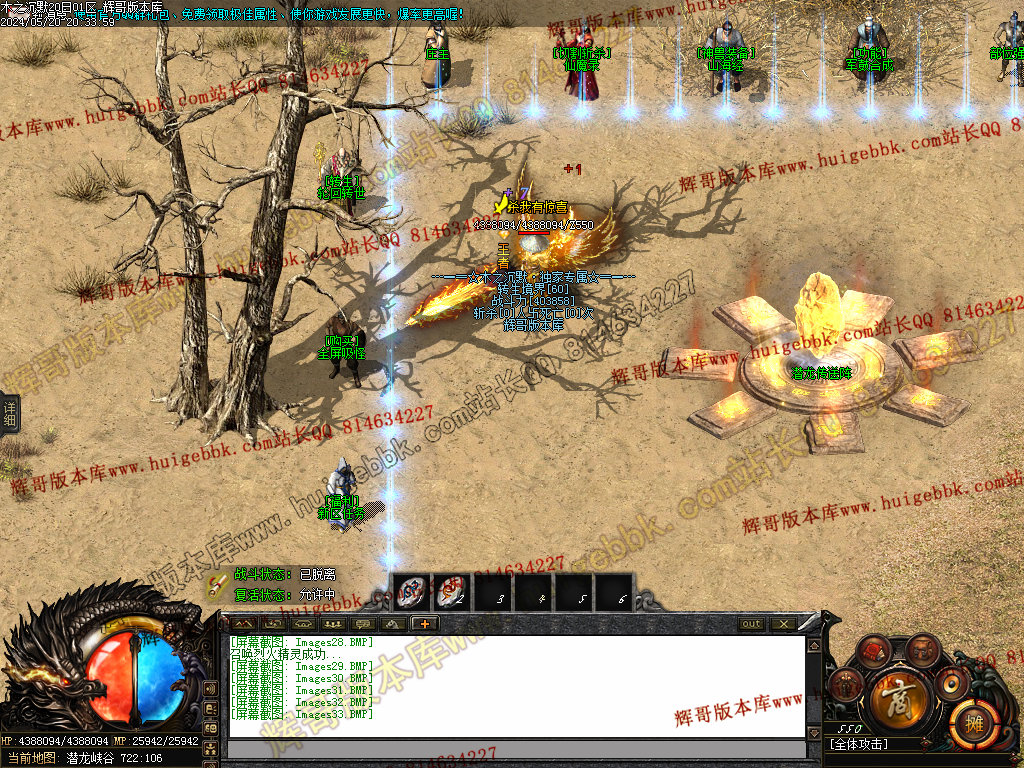Click the orange plus chat button
This screenshot has height=768, width=1024.
click(x=424, y=623)
